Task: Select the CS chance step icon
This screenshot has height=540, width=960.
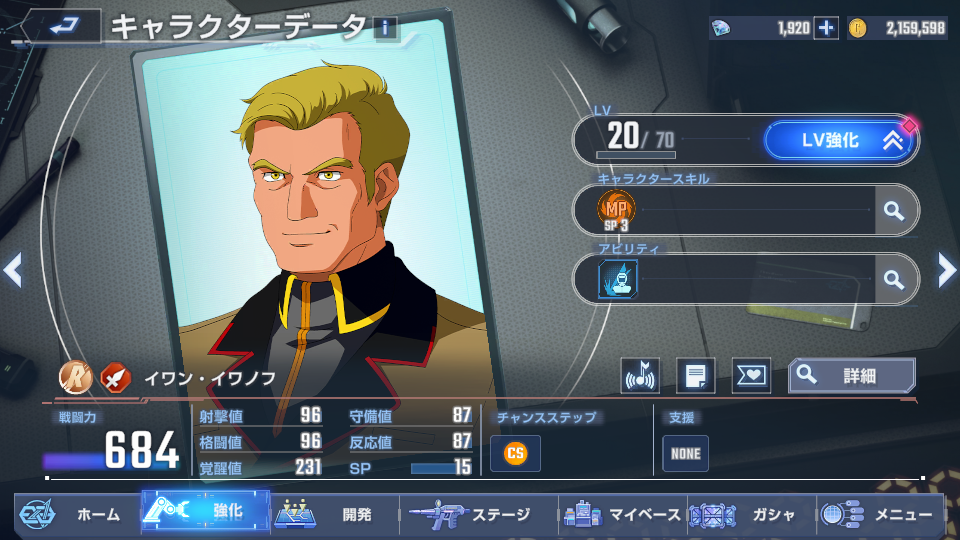Action: coord(515,453)
